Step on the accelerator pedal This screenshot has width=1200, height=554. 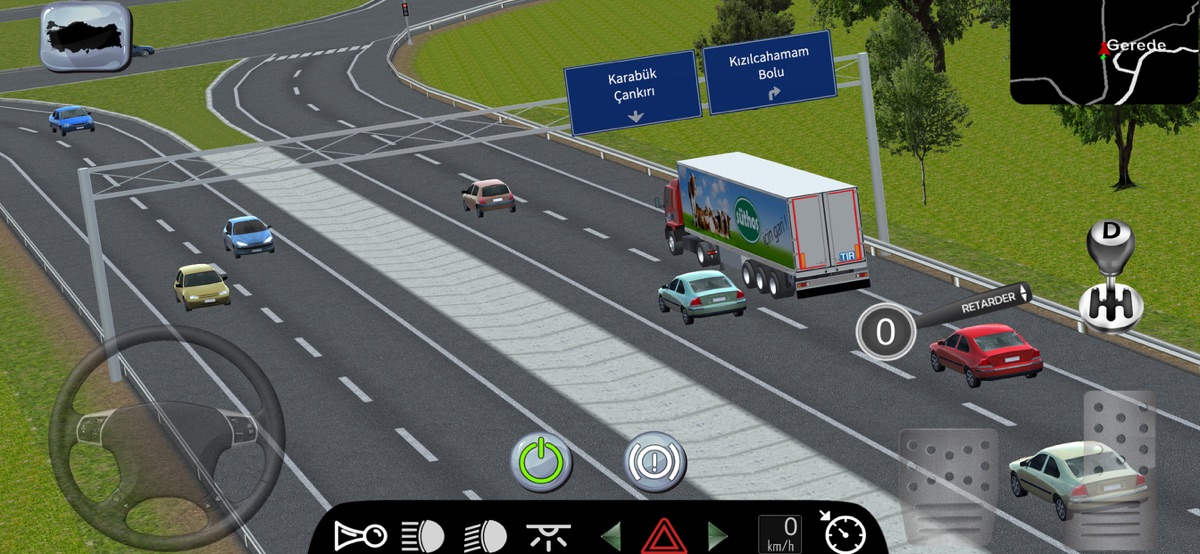point(1119,465)
